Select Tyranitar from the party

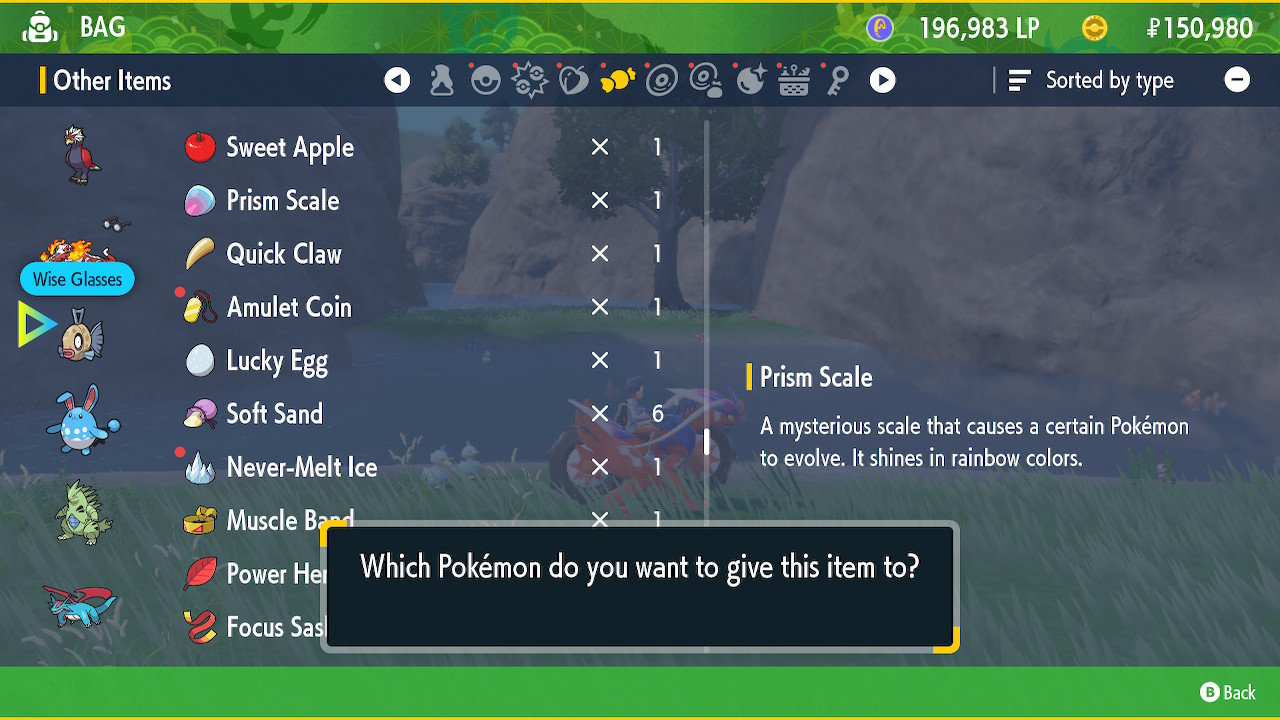pos(82,512)
